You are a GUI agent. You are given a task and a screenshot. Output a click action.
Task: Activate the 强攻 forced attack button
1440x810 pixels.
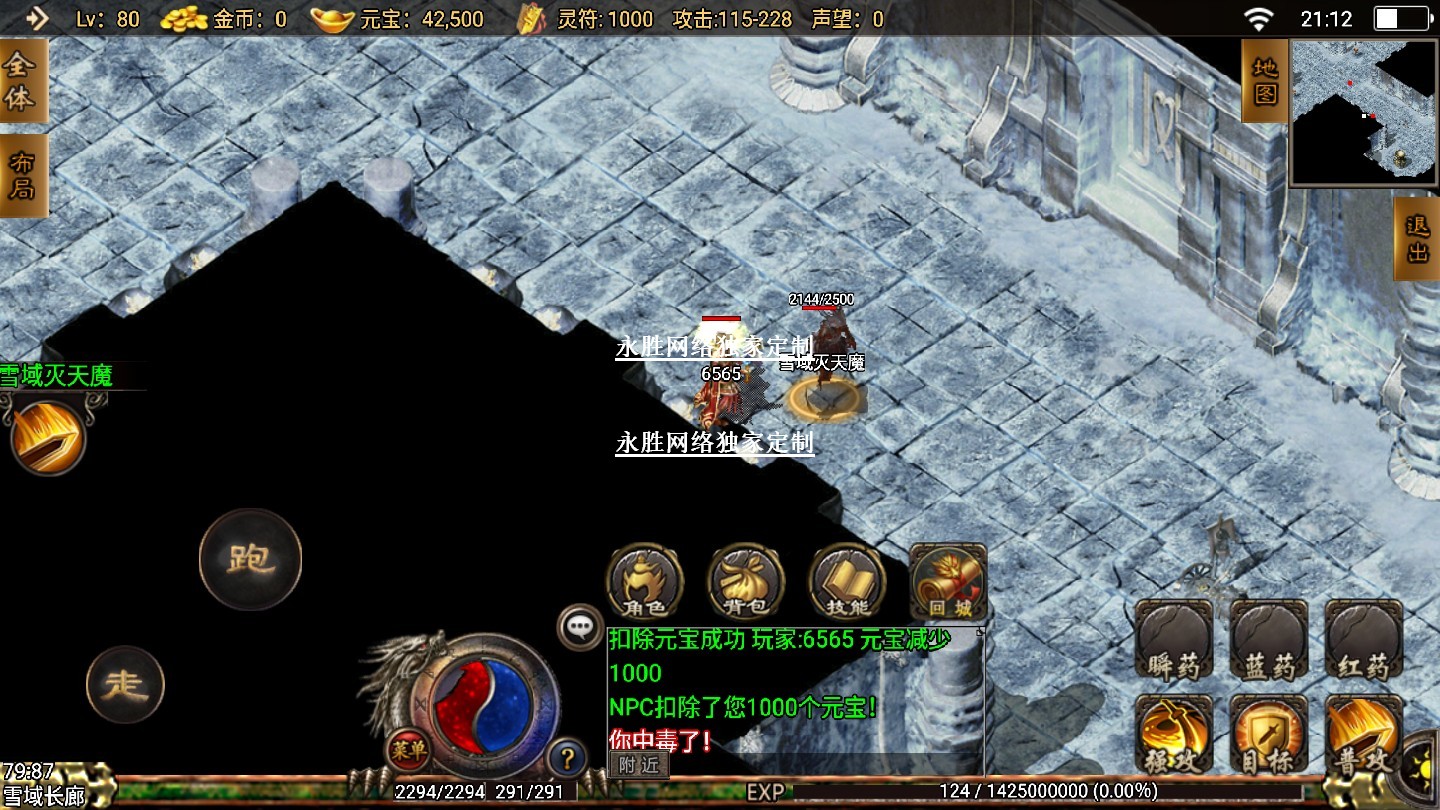coord(1174,735)
